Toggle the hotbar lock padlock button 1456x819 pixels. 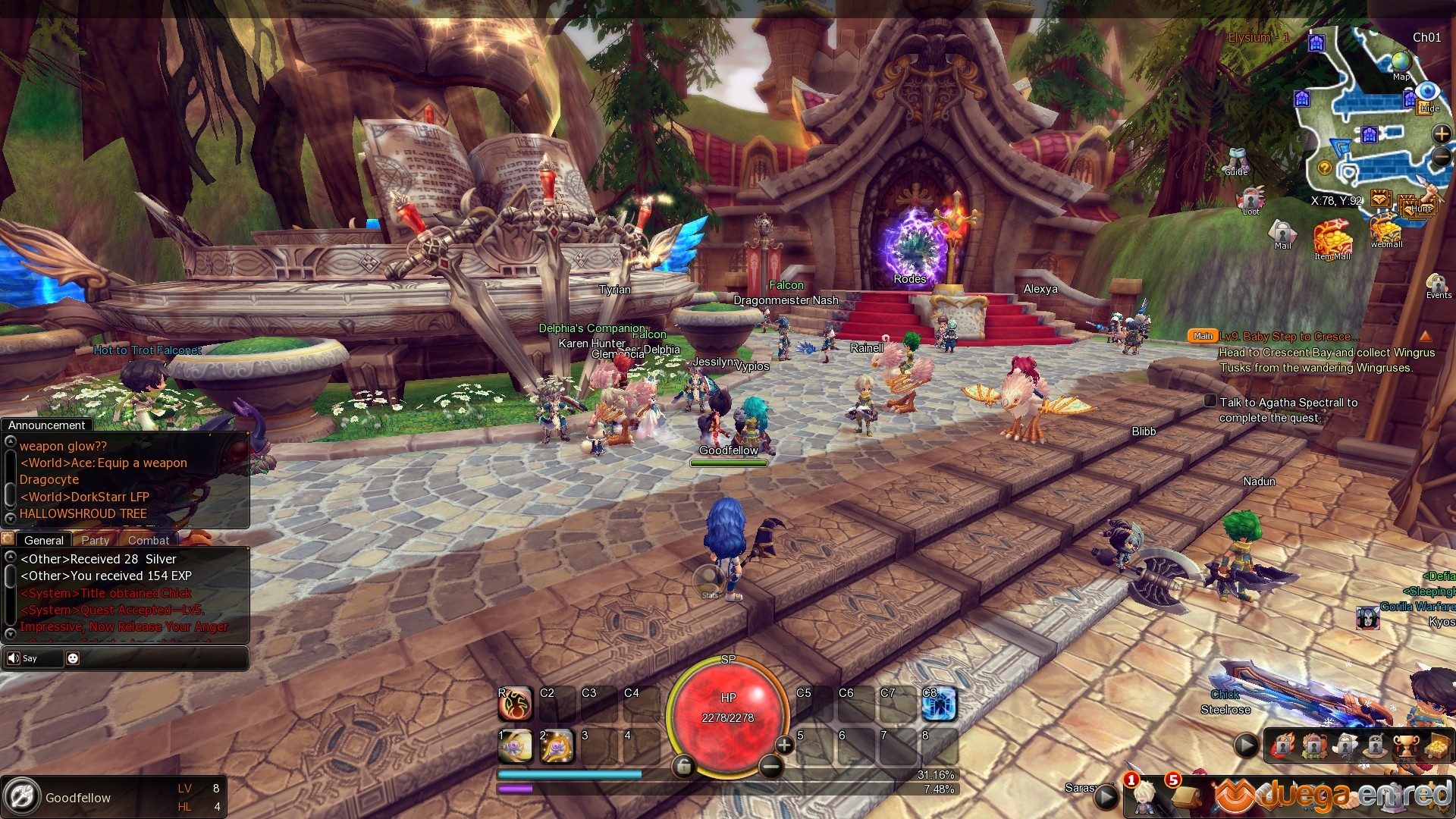[683, 767]
